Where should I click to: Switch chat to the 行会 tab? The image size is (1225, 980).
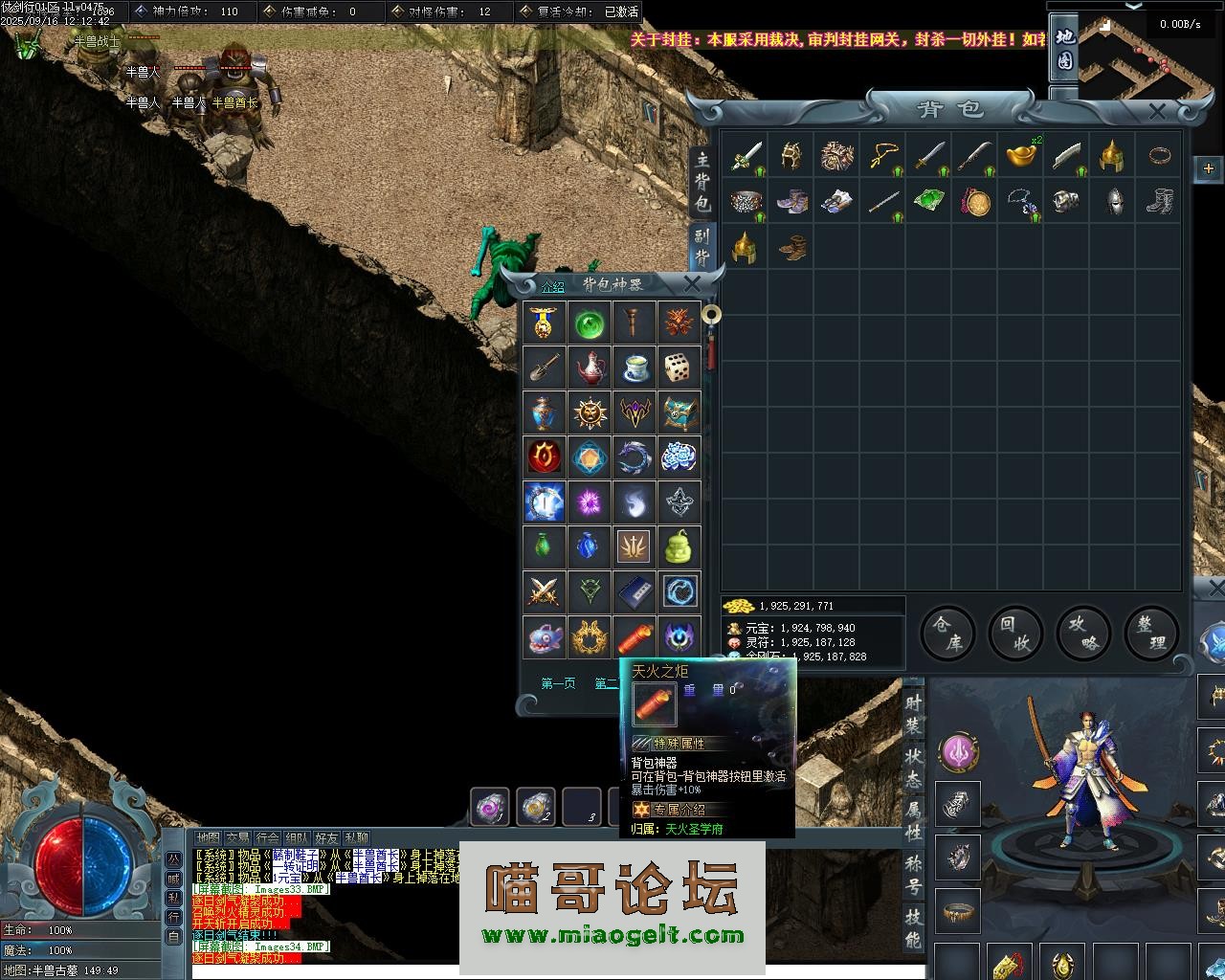click(x=267, y=838)
